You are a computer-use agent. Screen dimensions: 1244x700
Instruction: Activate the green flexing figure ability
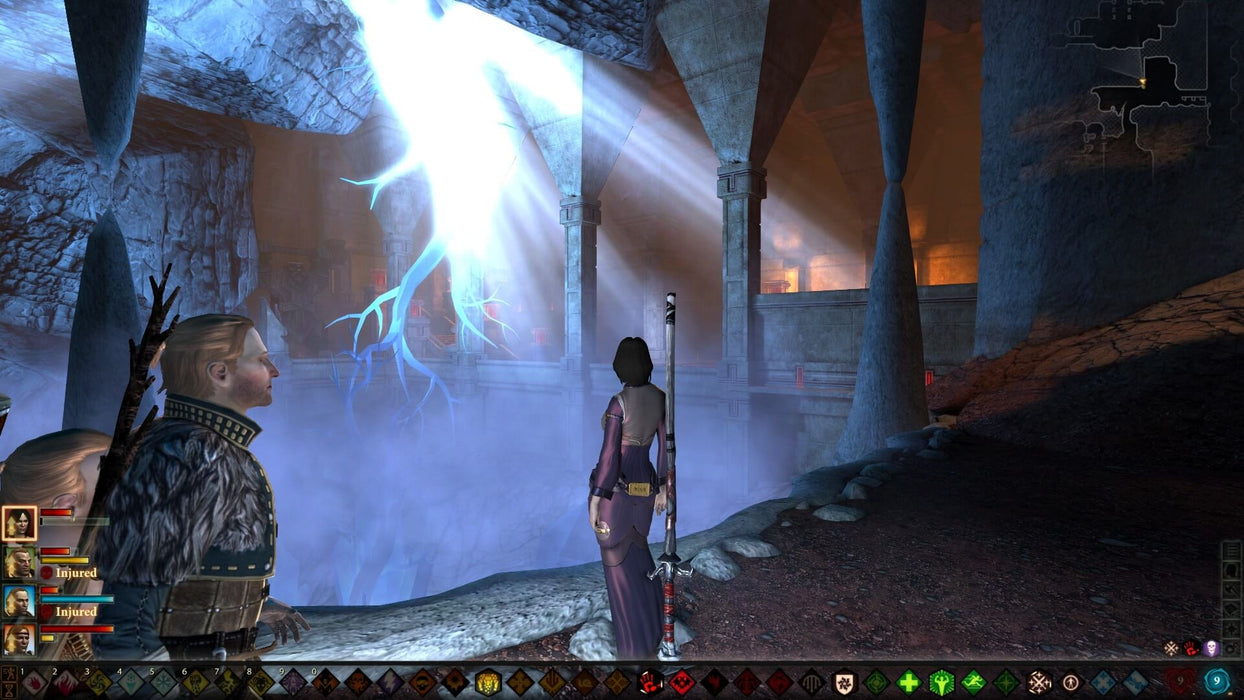pos(941,682)
